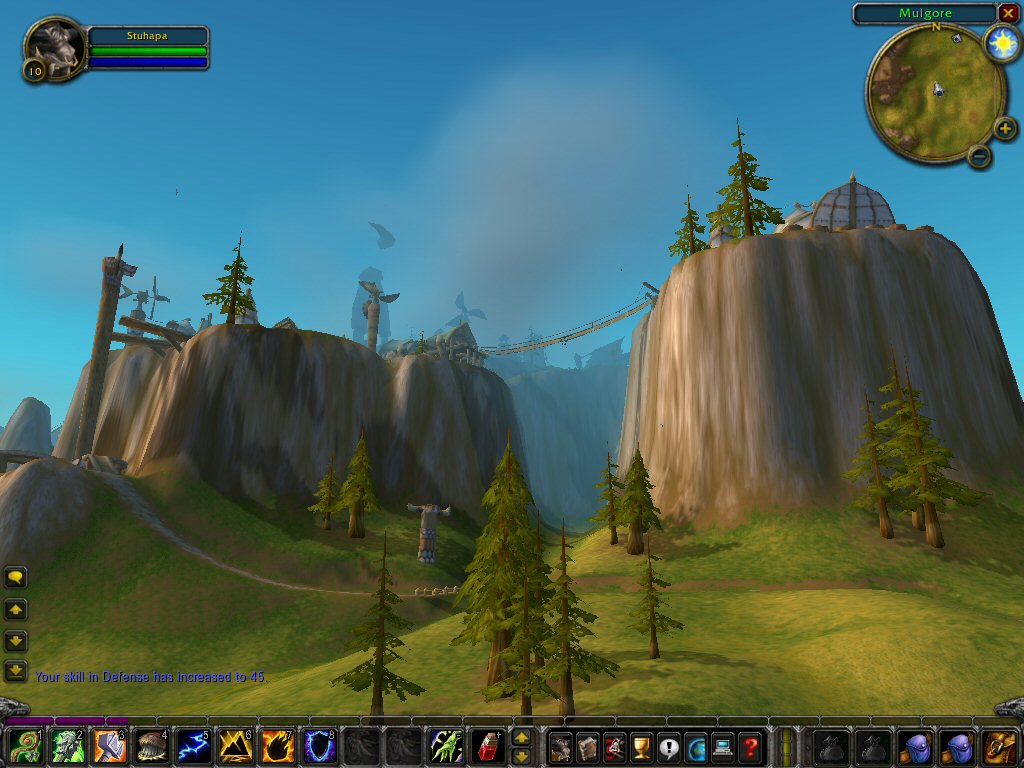Open the brown leather backpack
Viewport: 1024px width, 768px height.
(998, 746)
